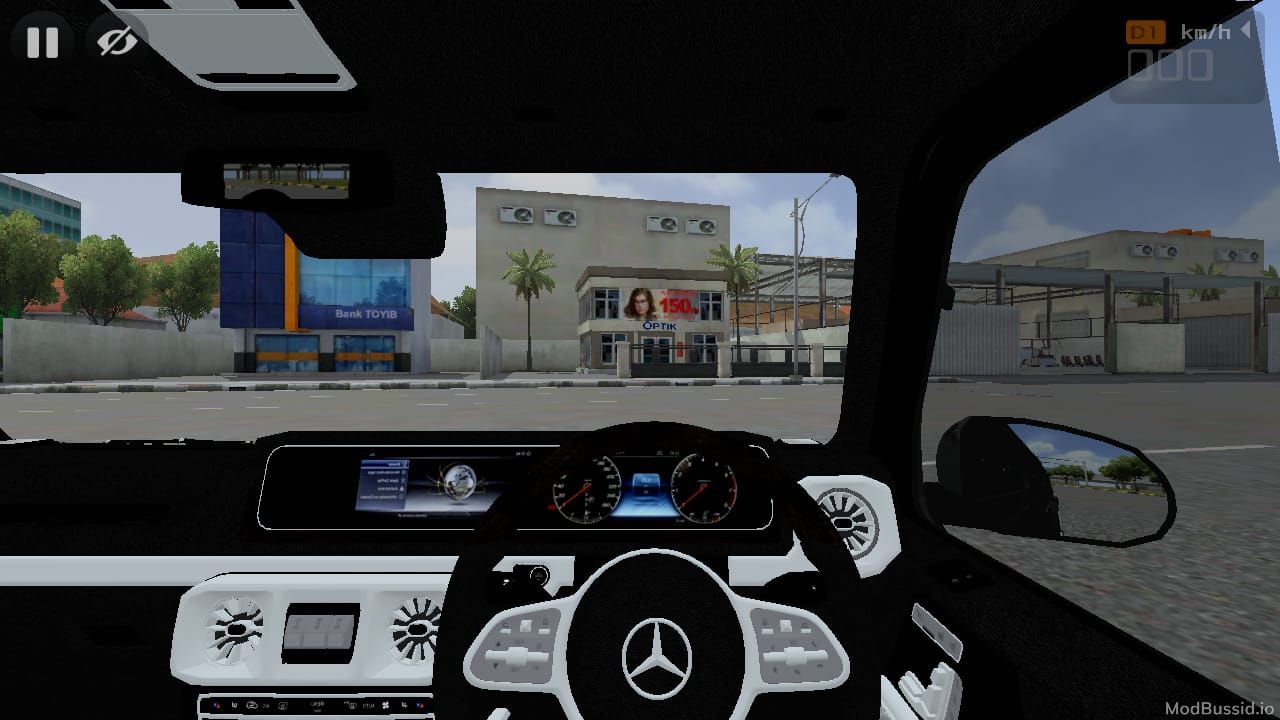Image resolution: width=1280 pixels, height=720 pixels.
Task: Click the pause icon in the top-left corner
Action: coord(42,42)
